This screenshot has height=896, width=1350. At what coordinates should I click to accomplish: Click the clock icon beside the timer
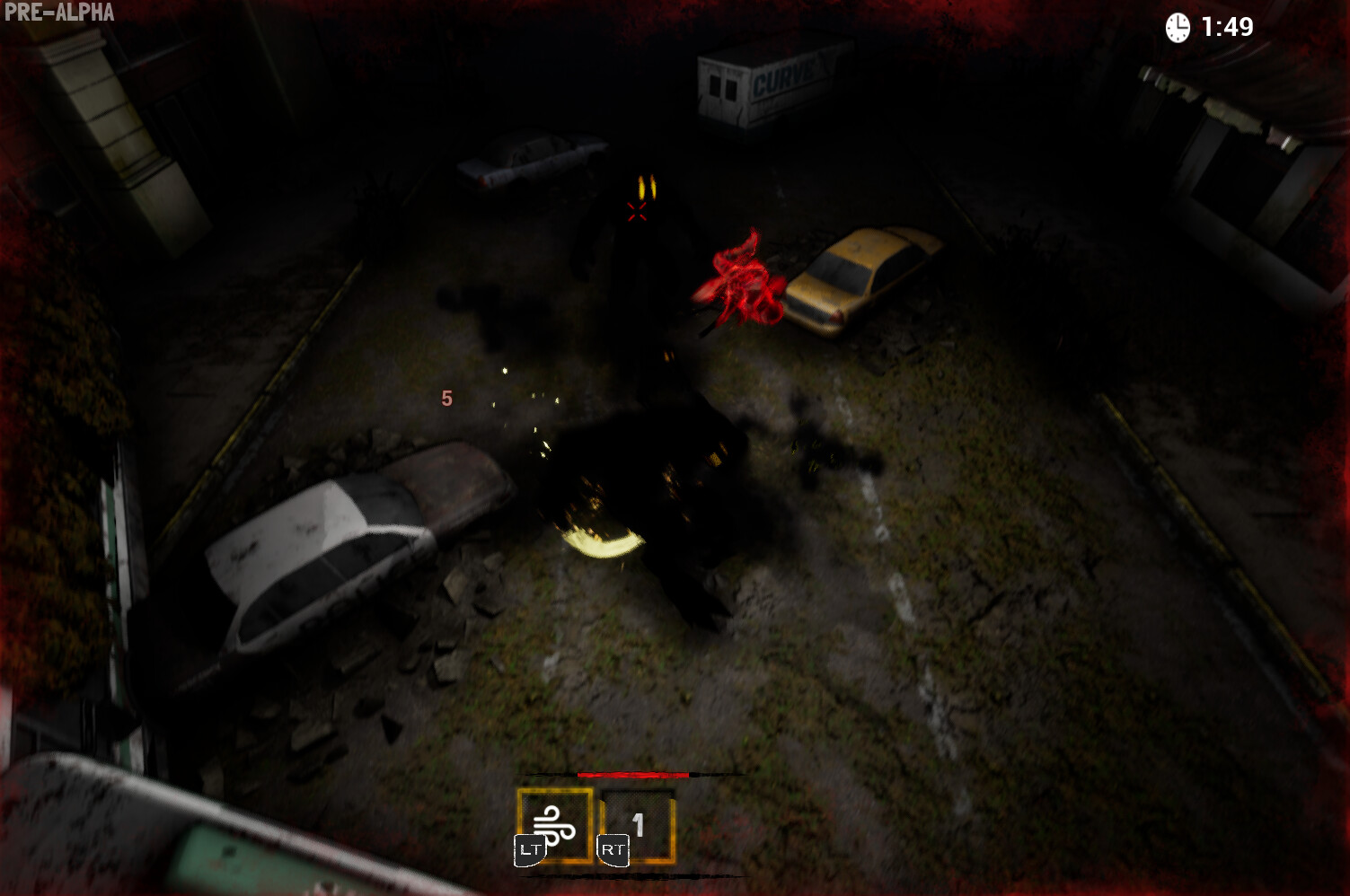[x=1178, y=26]
